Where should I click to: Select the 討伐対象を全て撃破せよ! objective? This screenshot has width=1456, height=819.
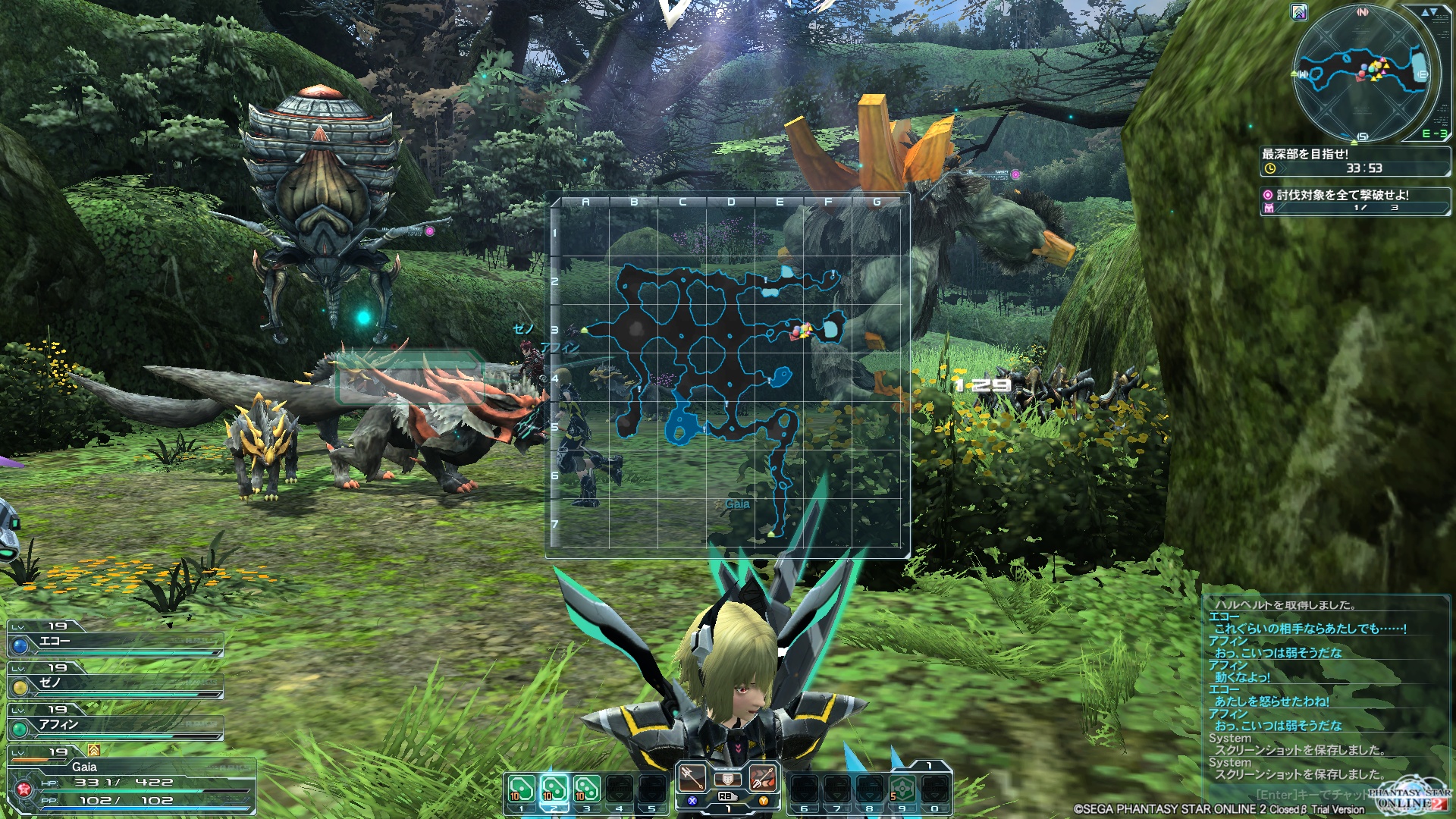click(x=1354, y=199)
